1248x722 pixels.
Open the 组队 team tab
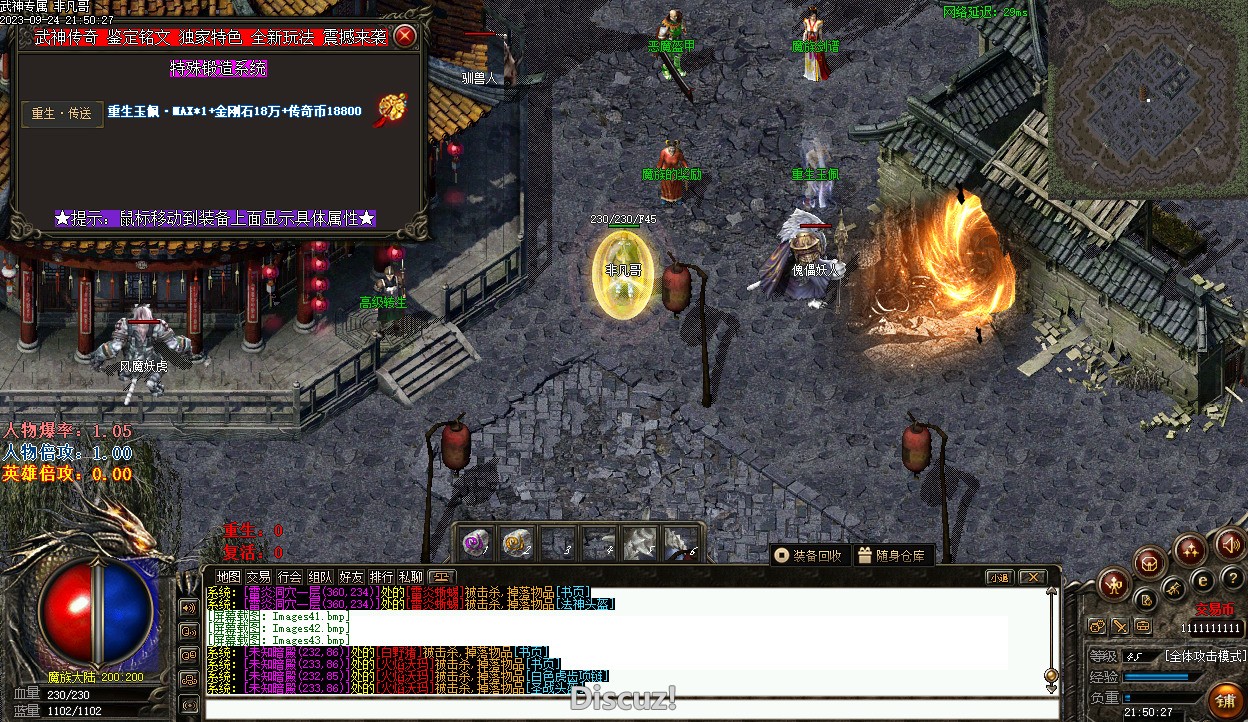pyautogui.click(x=320, y=577)
